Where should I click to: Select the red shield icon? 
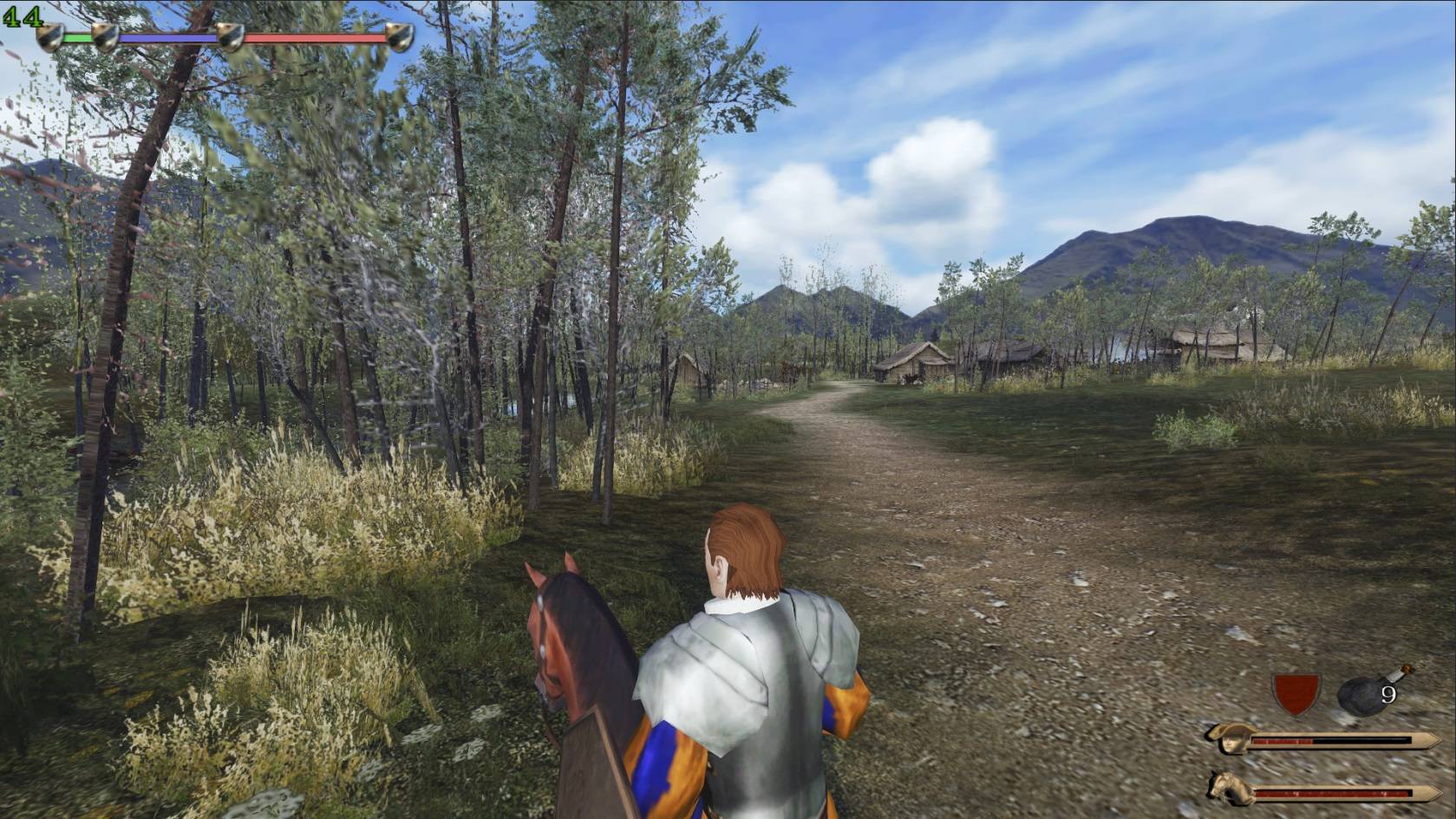tap(1296, 693)
